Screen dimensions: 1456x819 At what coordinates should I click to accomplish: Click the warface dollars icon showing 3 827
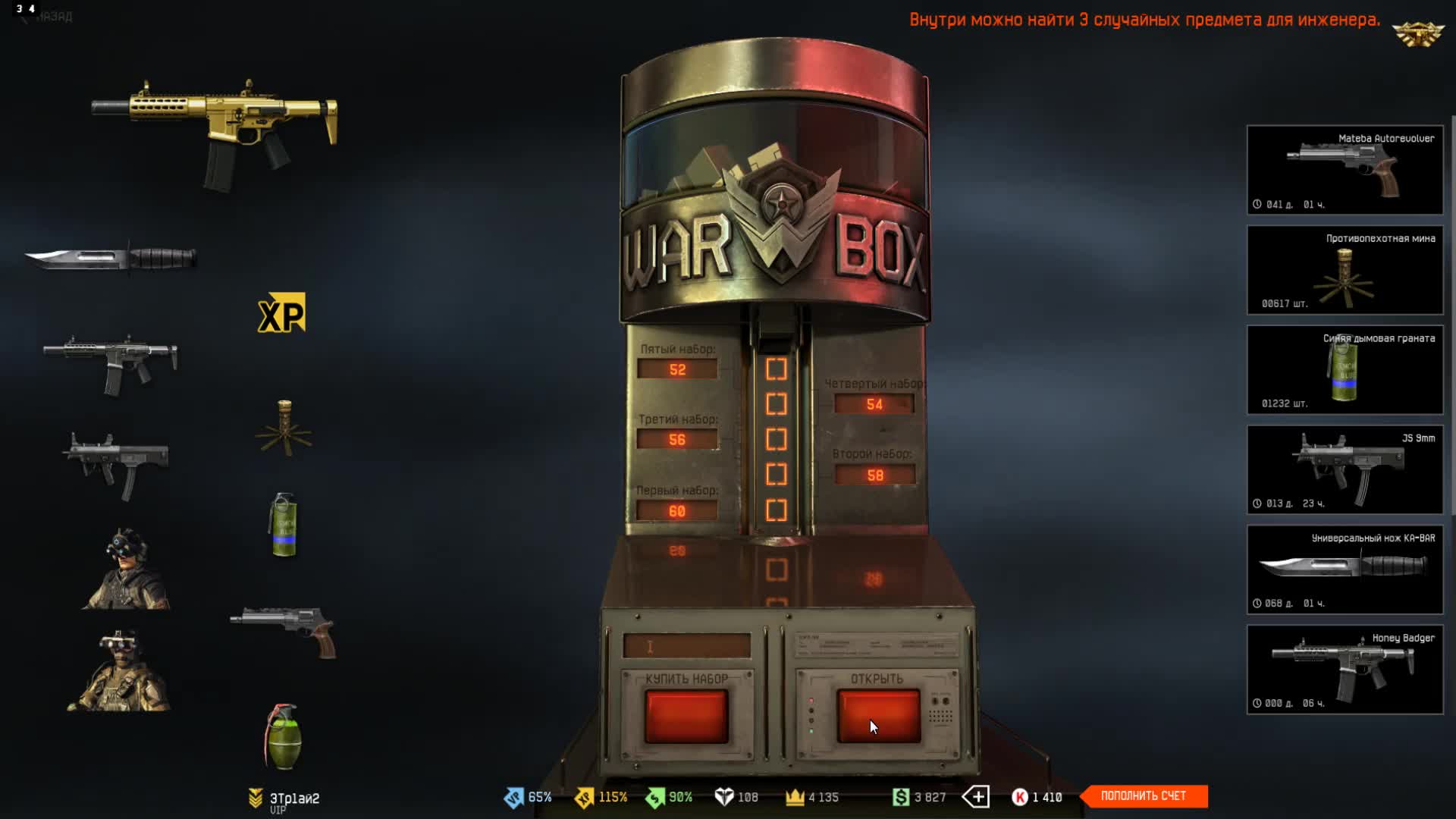point(899,797)
